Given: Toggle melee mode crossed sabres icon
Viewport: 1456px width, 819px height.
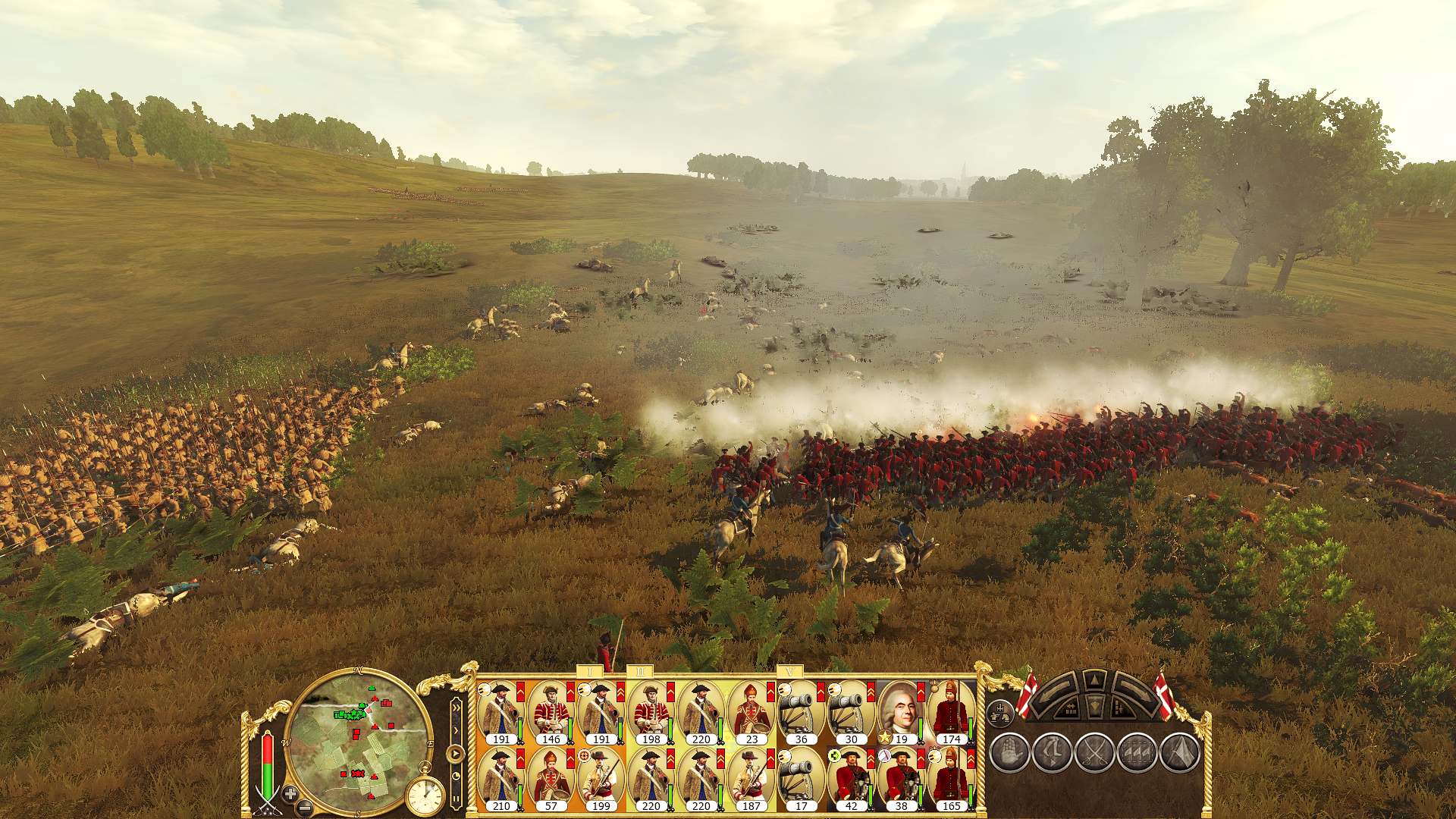Looking at the screenshot, I should 1094,753.
